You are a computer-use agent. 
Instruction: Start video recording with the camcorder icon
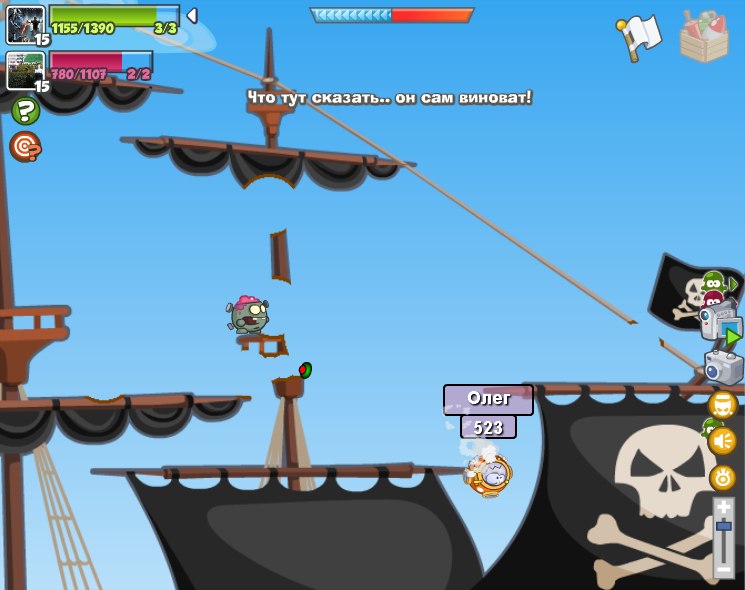pyautogui.click(x=720, y=325)
